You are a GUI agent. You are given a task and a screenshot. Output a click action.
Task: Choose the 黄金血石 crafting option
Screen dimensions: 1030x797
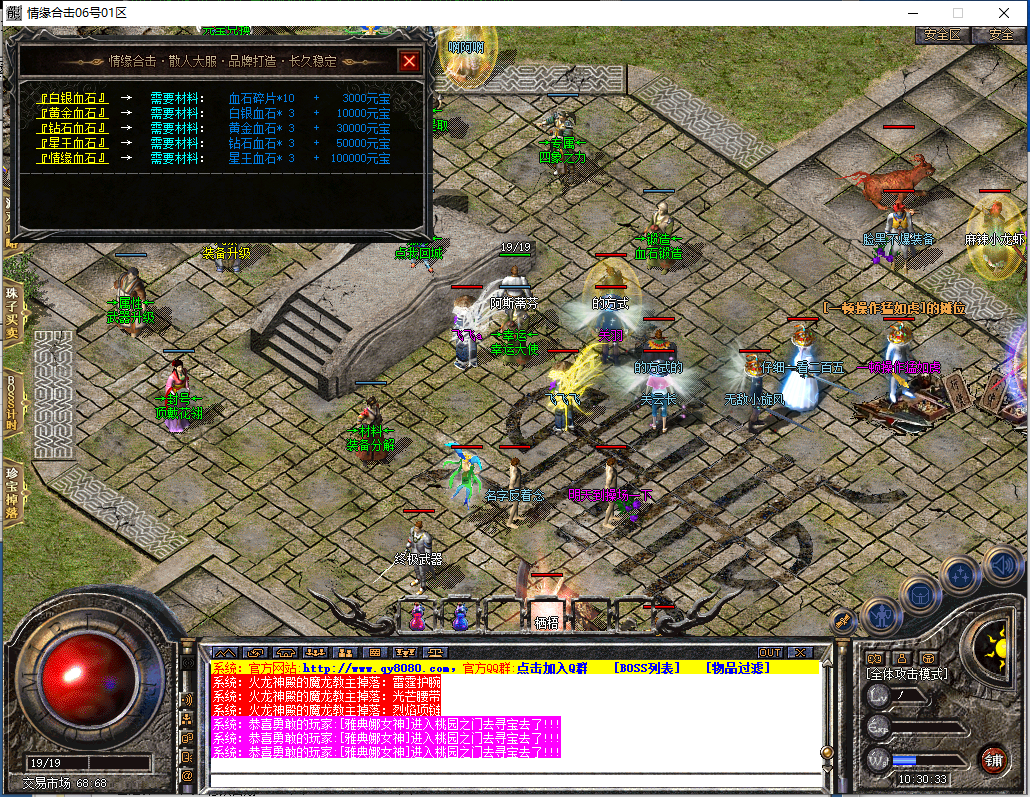coord(73,113)
